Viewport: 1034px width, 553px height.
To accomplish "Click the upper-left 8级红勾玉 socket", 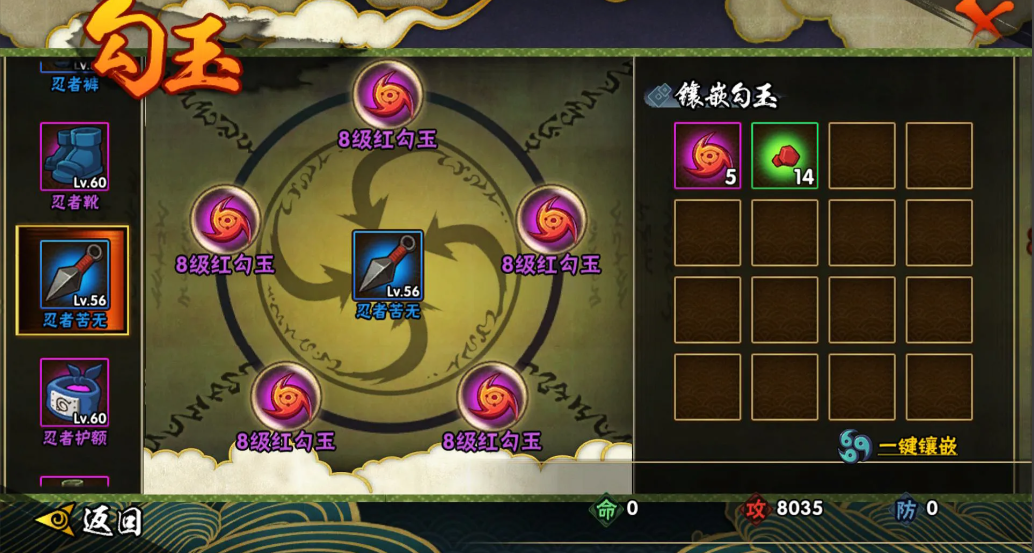I will [x=225, y=219].
